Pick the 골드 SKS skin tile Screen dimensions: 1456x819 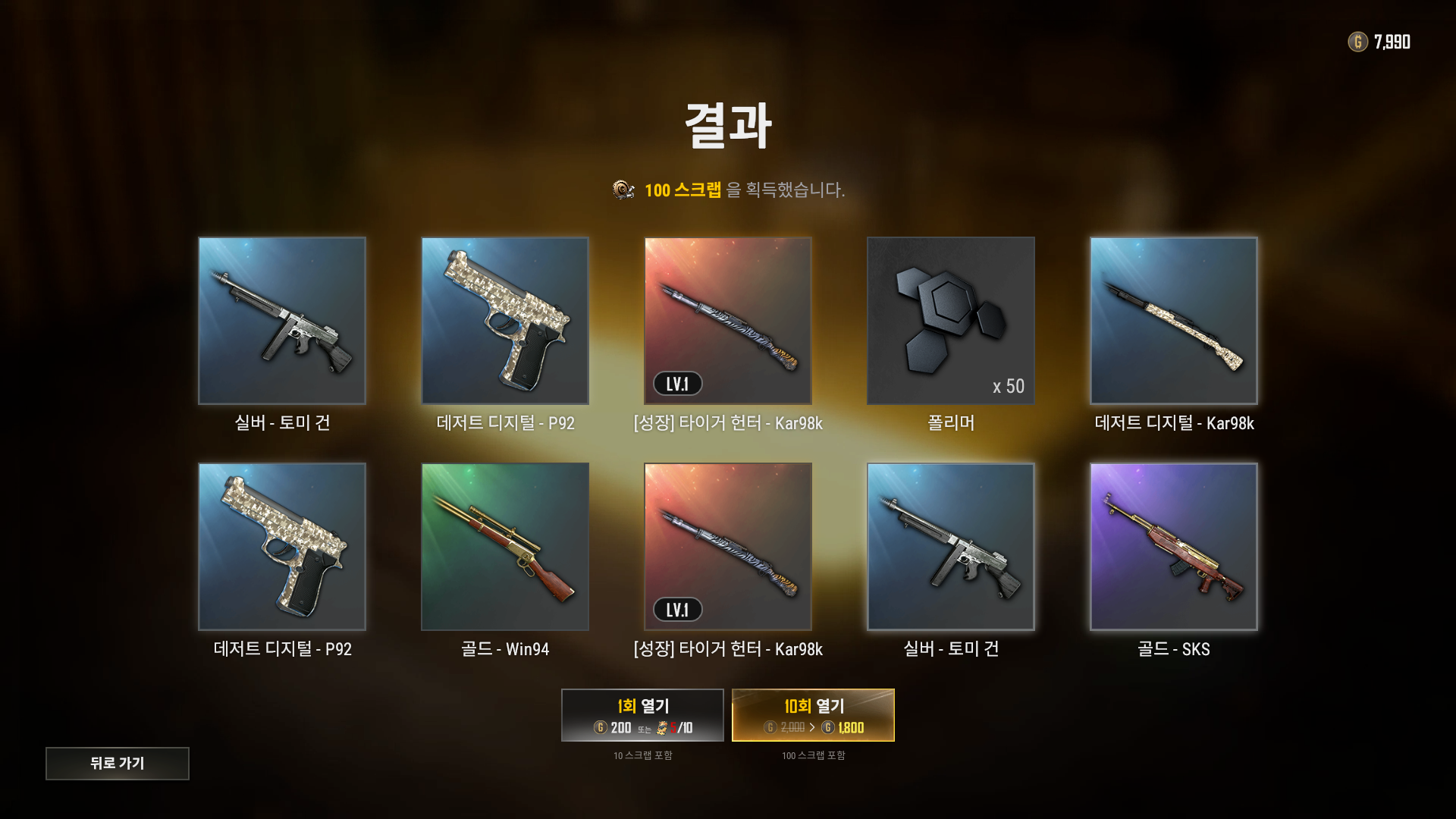[1174, 546]
